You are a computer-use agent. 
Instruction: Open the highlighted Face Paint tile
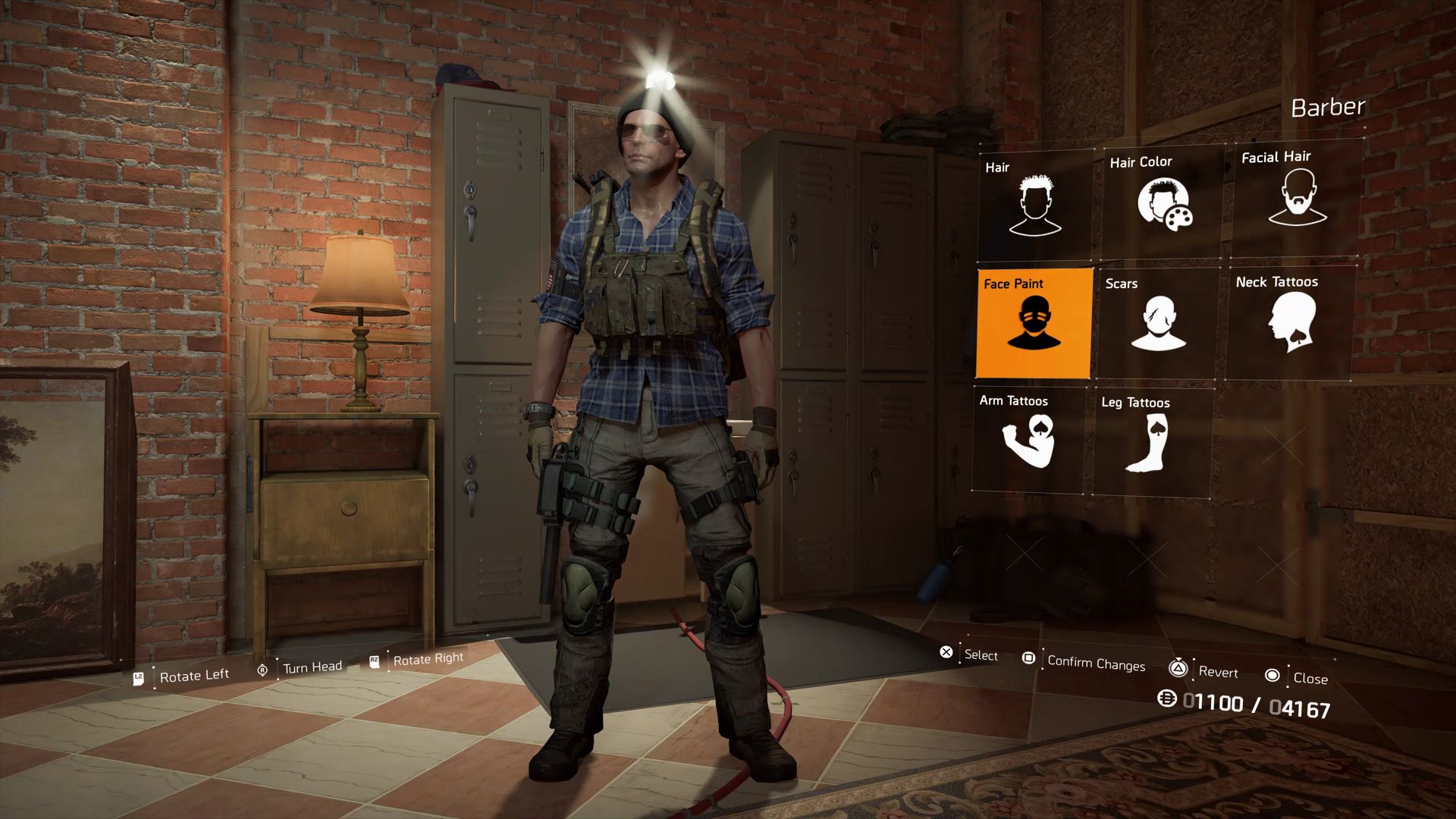coord(1034,322)
